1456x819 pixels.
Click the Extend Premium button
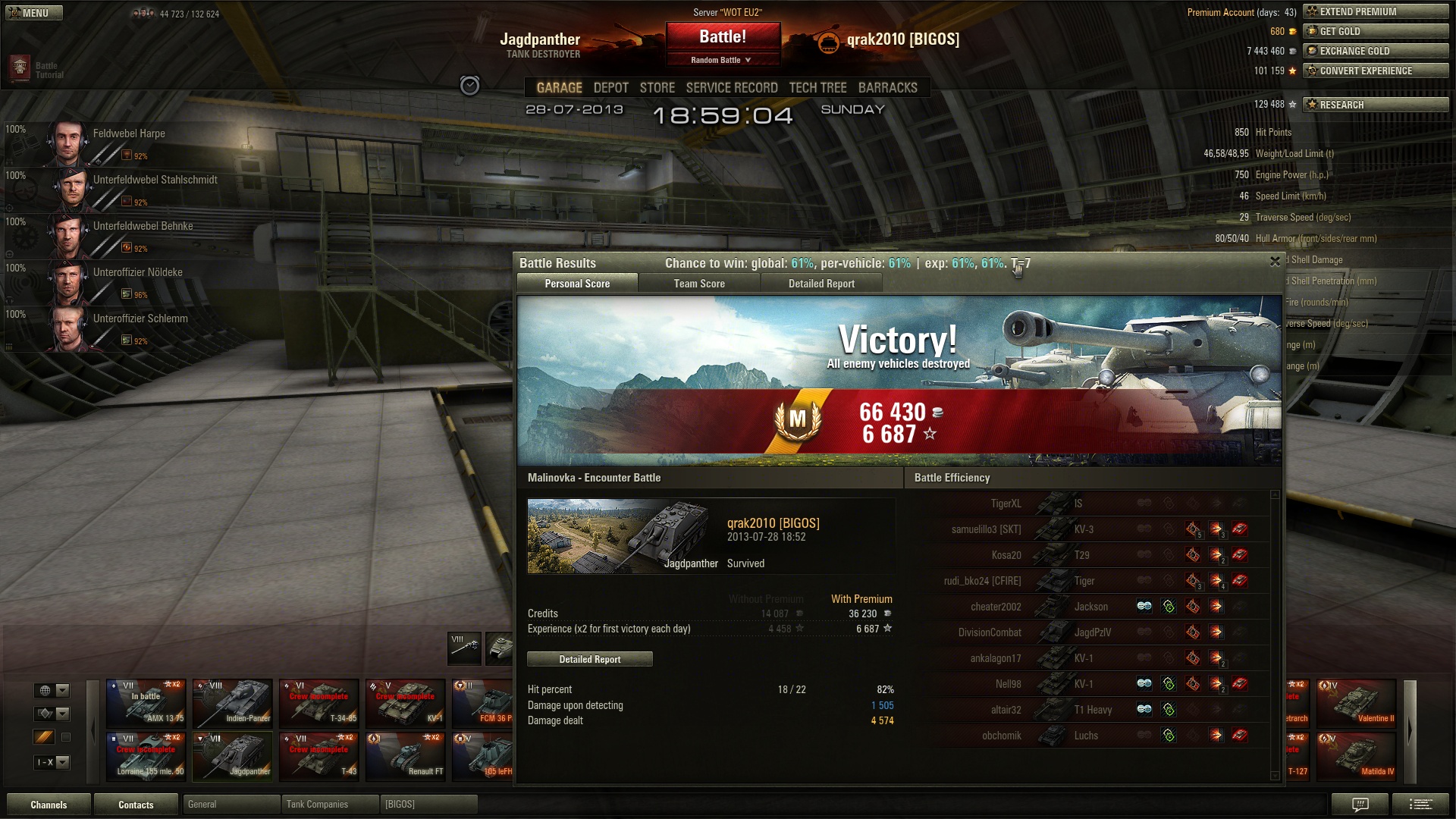coord(1375,11)
